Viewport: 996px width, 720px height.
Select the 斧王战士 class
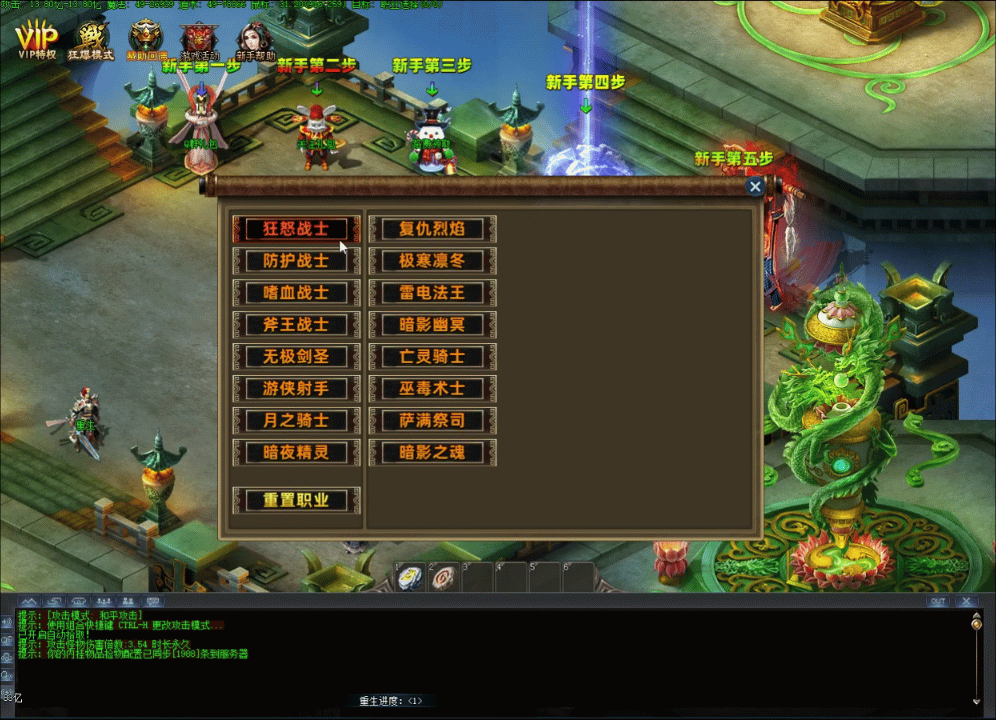[x=296, y=325]
